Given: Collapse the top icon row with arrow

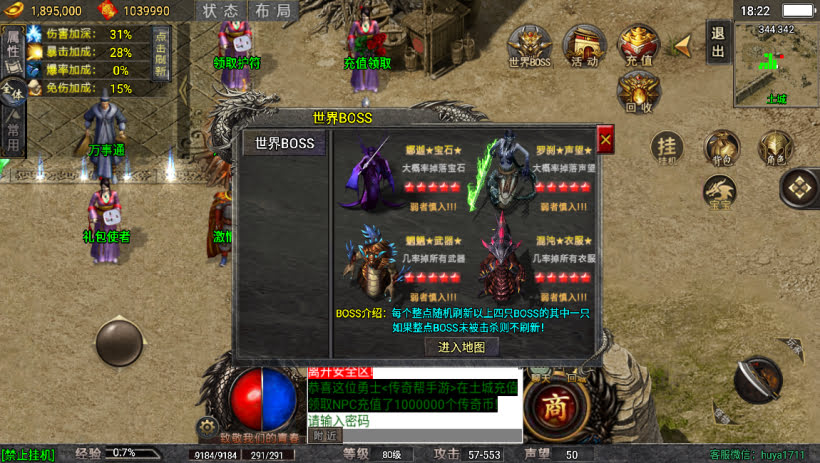Looking at the screenshot, I should [x=684, y=45].
